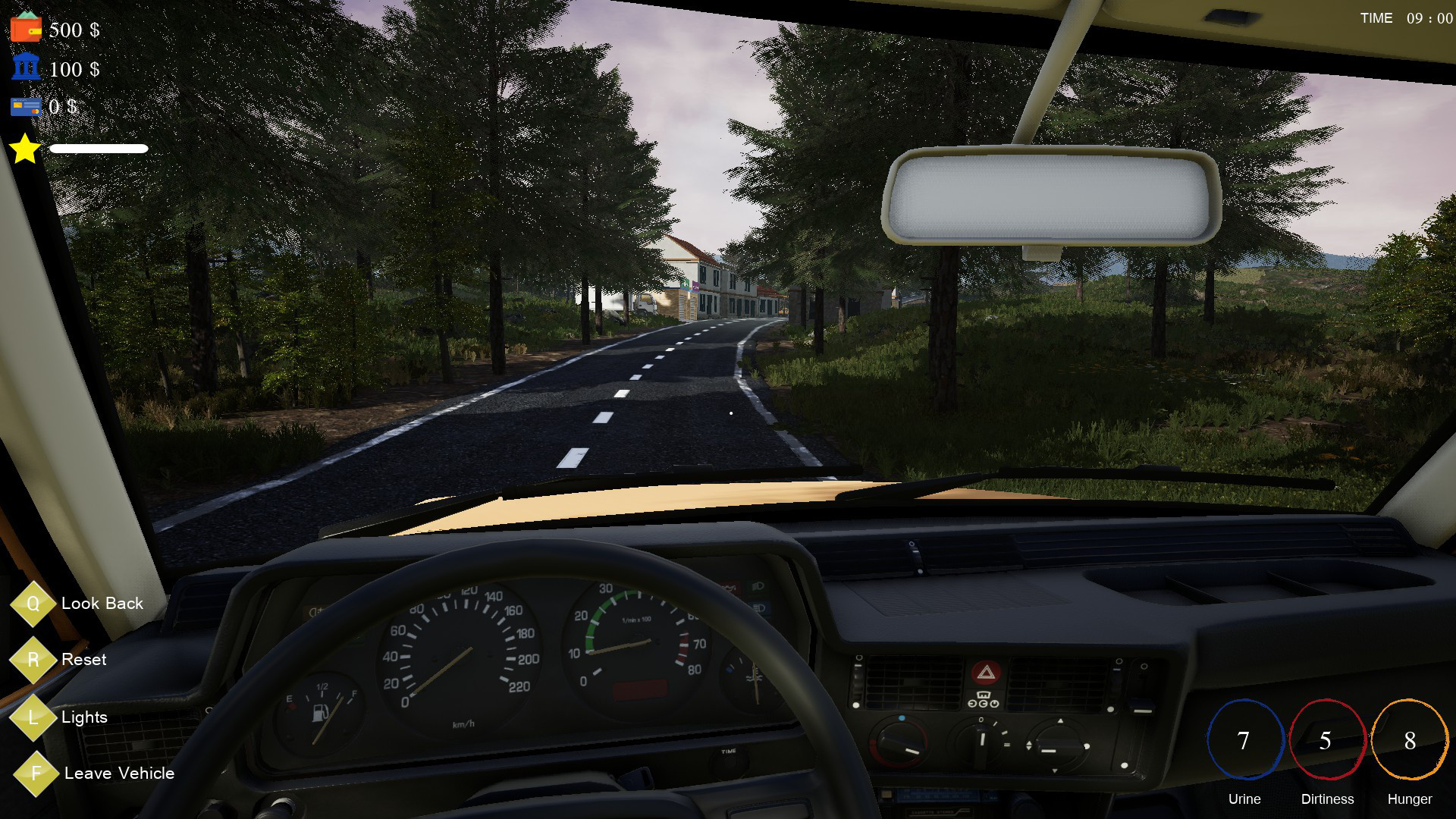Click the white reputation progress bar
This screenshot has width=1456, height=819.
[99, 149]
